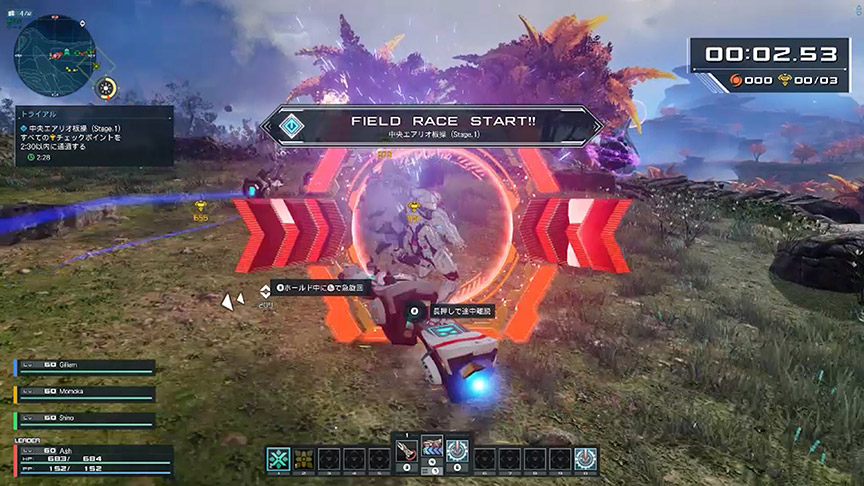This screenshot has height=486, width=864.
Task: Click the Field Race Start banner
Action: pos(432,125)
